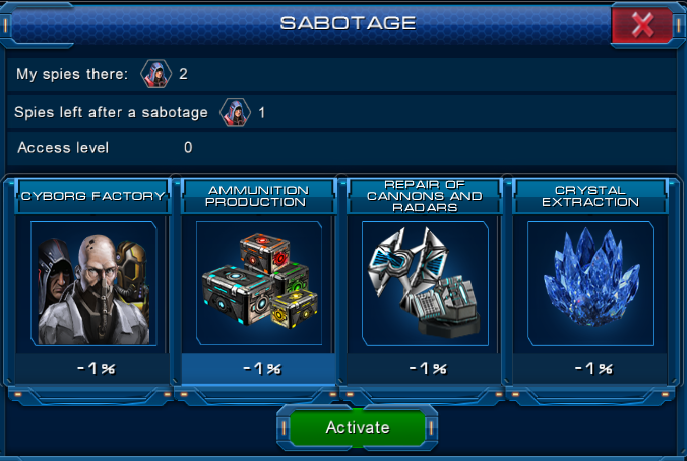The height and width of the screenshot is (461, 687).
Task: Pick the Repair of Cannons and Radars card
Action: [x=425, y=283]
